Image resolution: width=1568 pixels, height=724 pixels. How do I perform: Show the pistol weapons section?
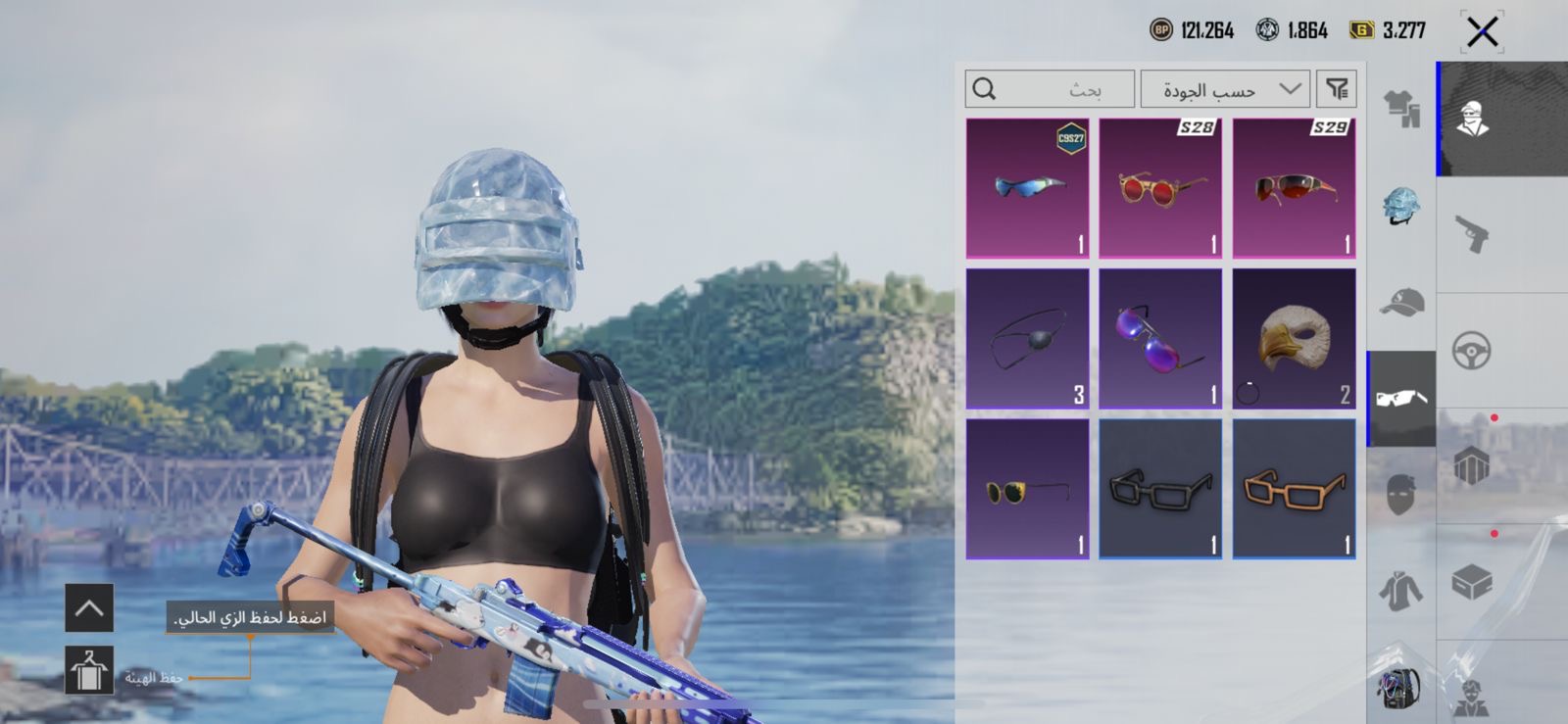[1471, 235]
